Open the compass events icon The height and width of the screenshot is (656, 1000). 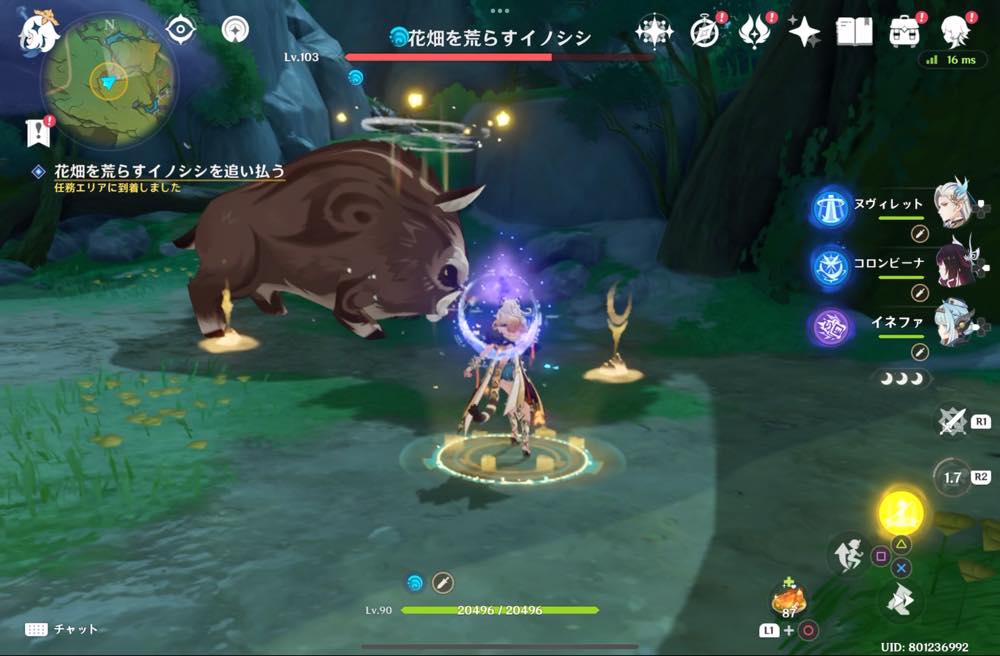pyautogui.click(x=706, y=32)
